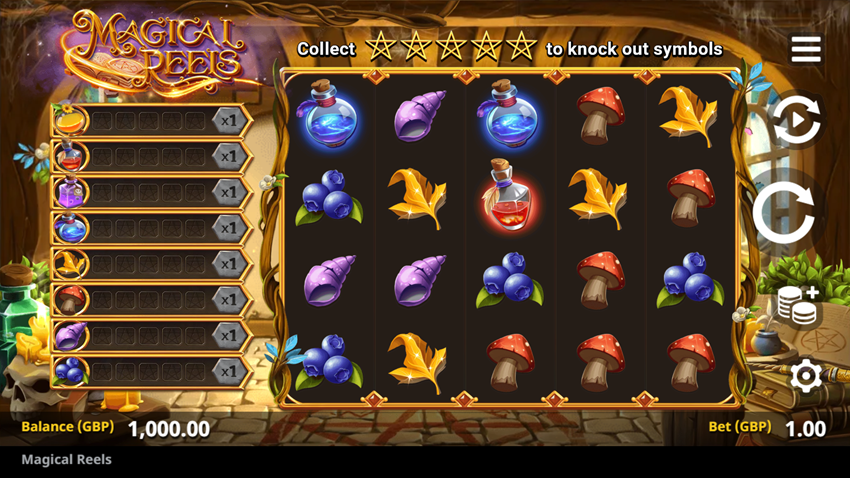850x478 pixels.
Task: Open the hamburger menu
Action: pos(805,49)
